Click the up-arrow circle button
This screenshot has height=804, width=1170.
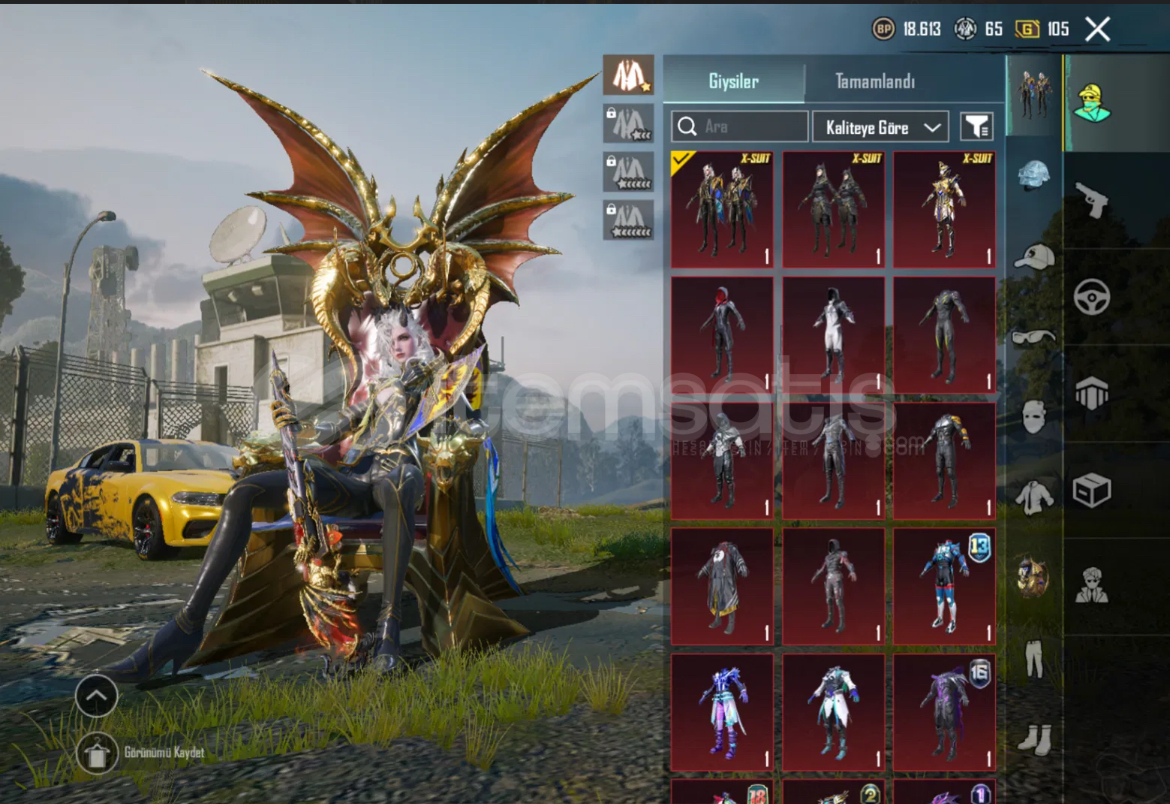[97, 696]
